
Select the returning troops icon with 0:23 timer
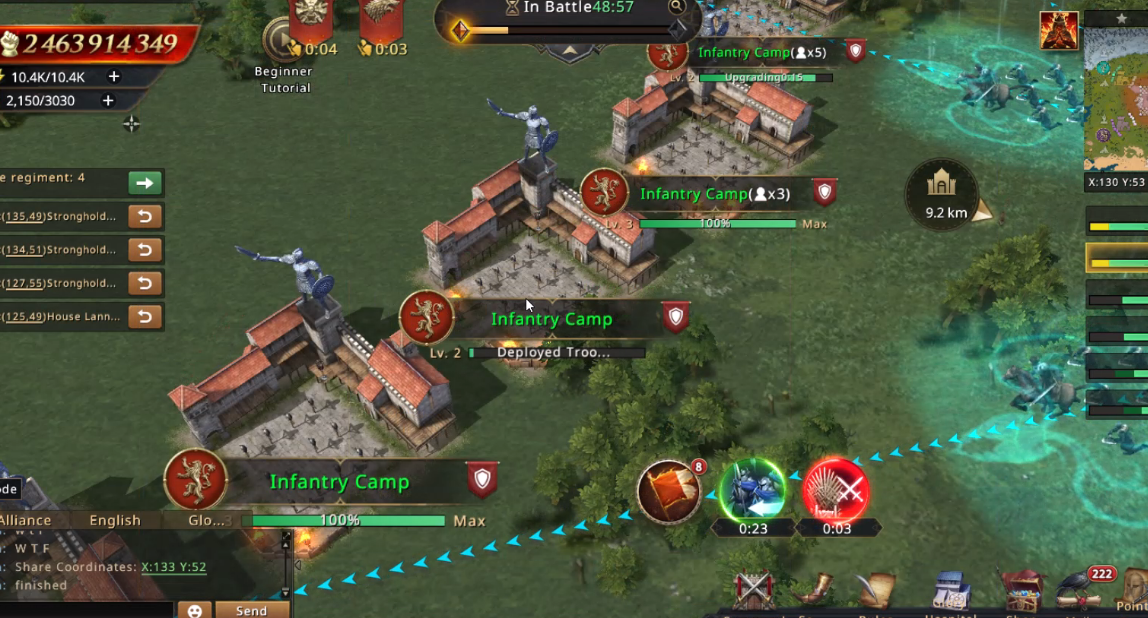[x=752, y=491]
